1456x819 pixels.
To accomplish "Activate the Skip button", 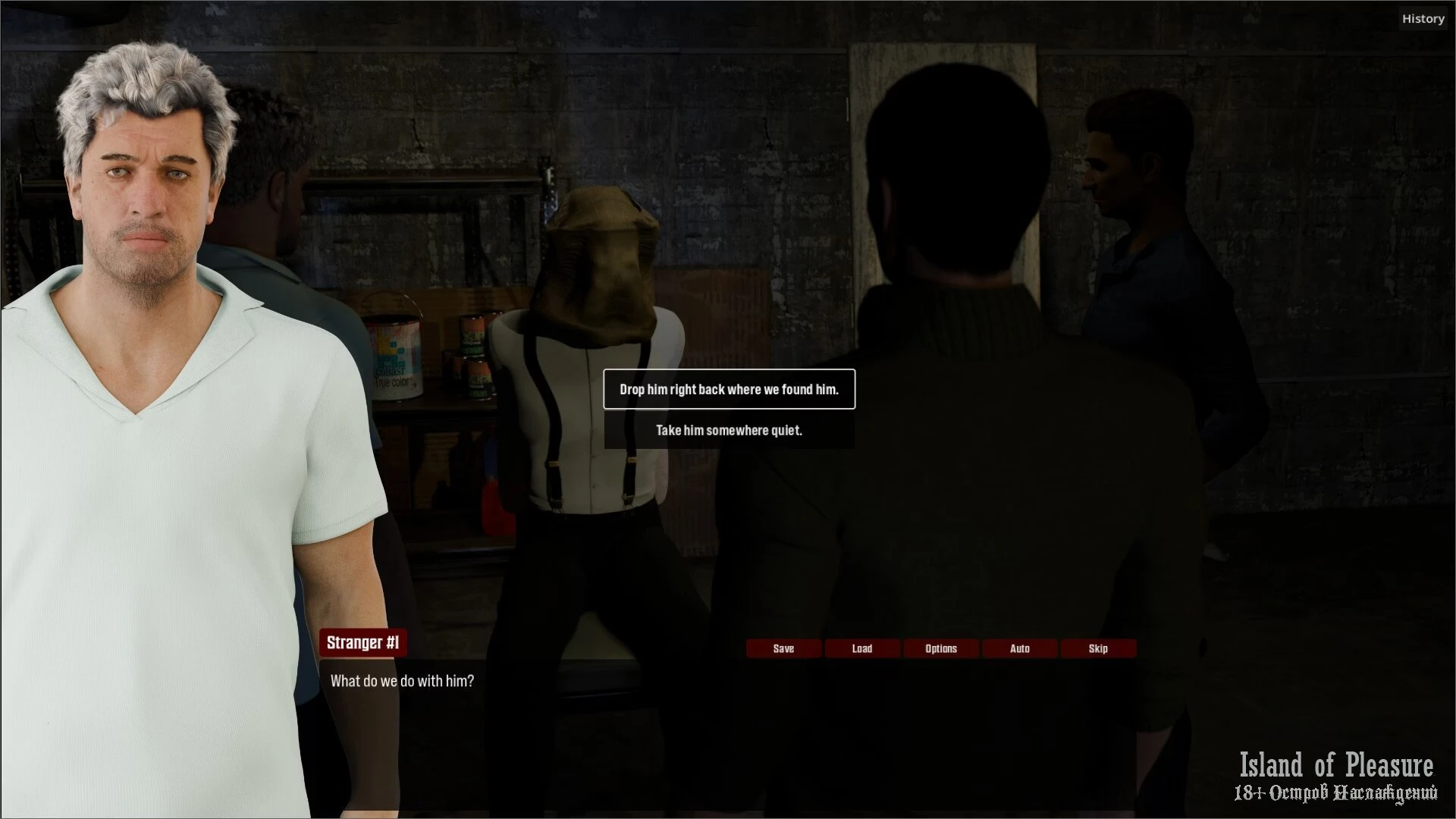I will [x=1098, y=648].
